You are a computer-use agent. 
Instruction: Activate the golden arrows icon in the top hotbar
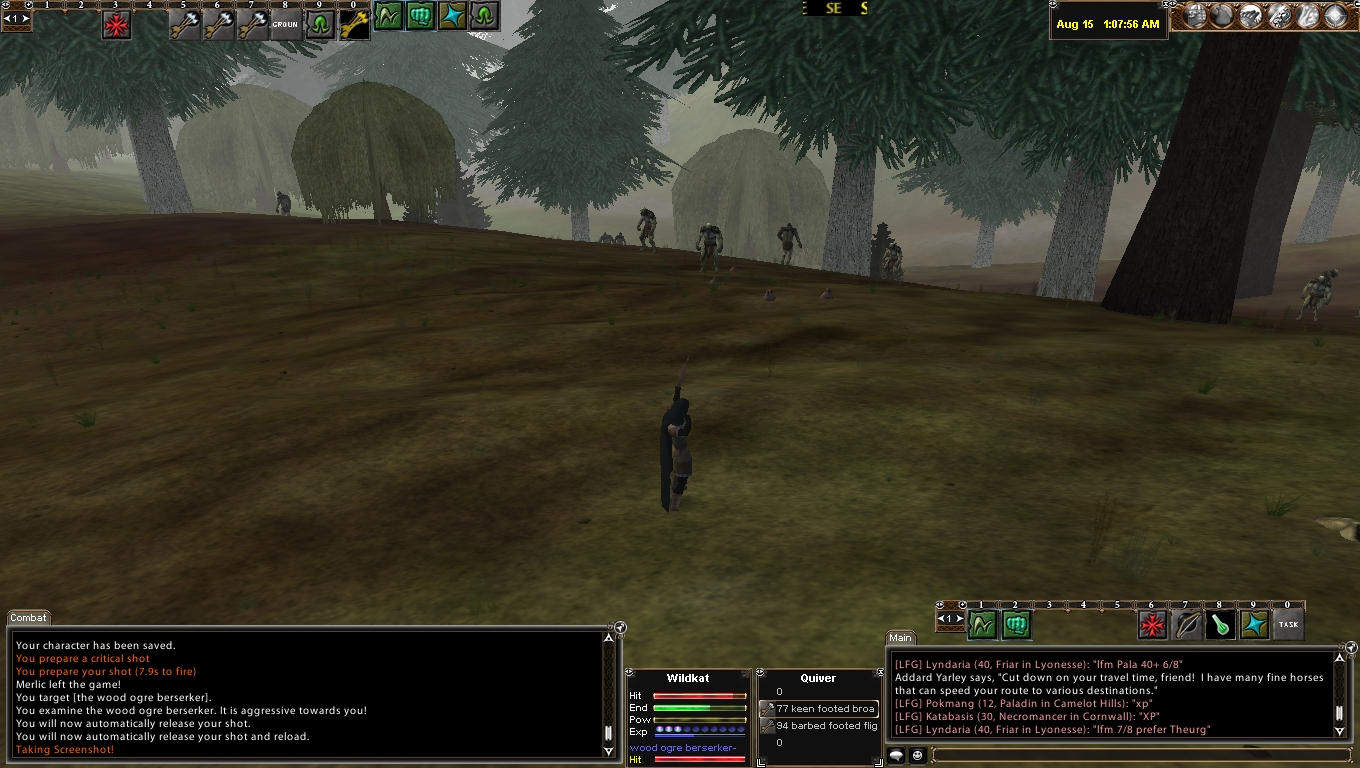(354, 25)
